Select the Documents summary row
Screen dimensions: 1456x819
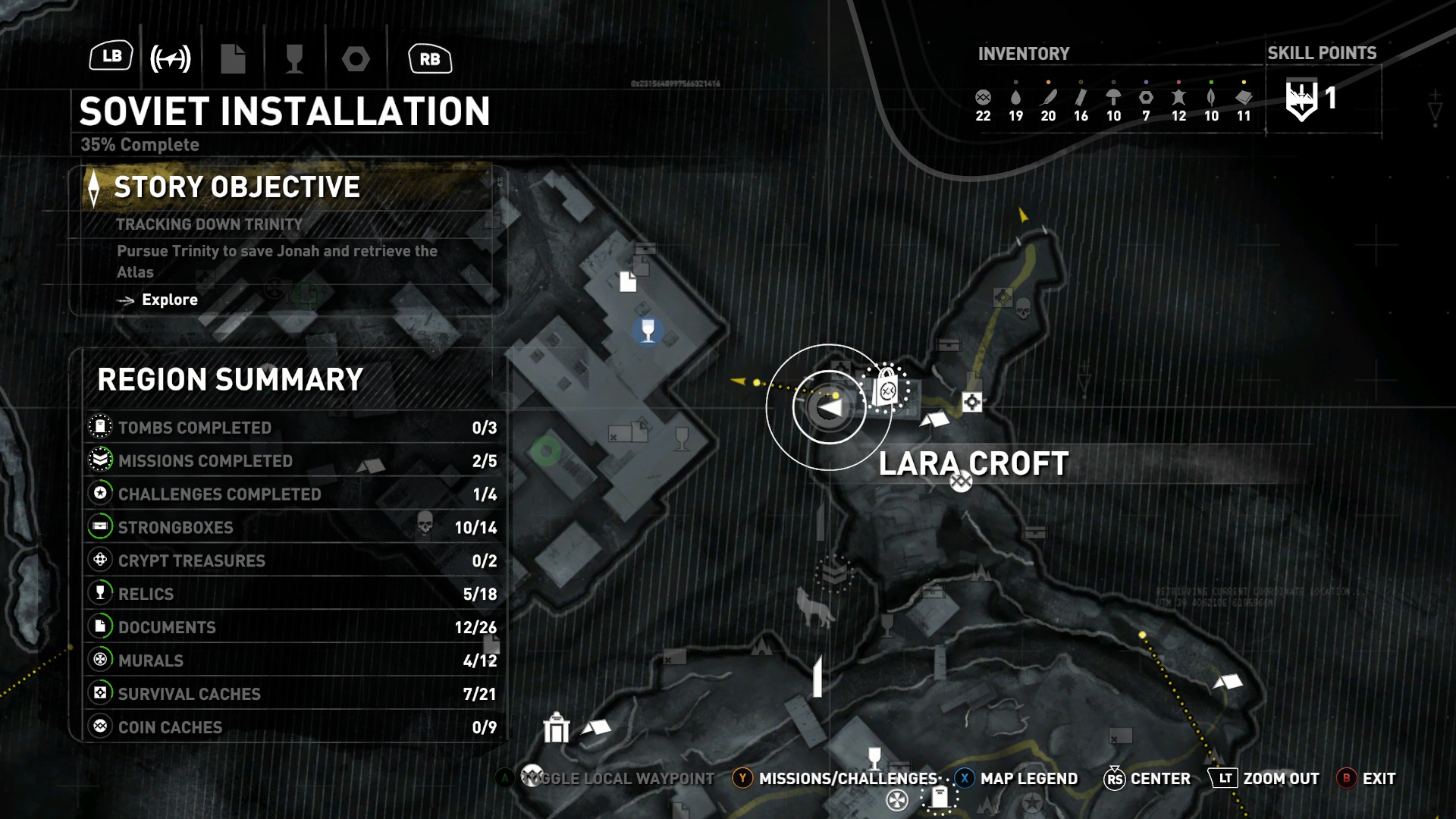coord(292,628)
